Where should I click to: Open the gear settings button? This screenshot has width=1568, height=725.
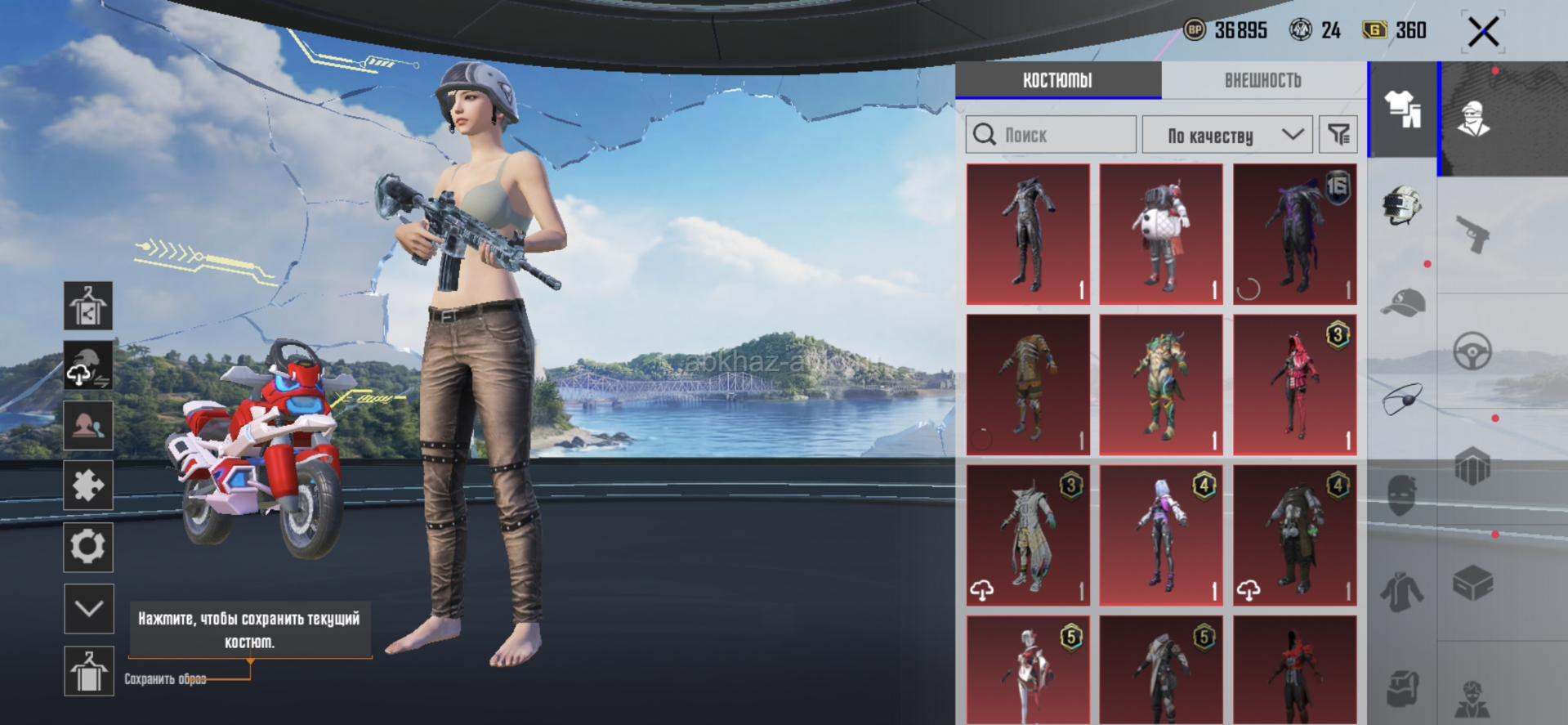pos(88,547)
